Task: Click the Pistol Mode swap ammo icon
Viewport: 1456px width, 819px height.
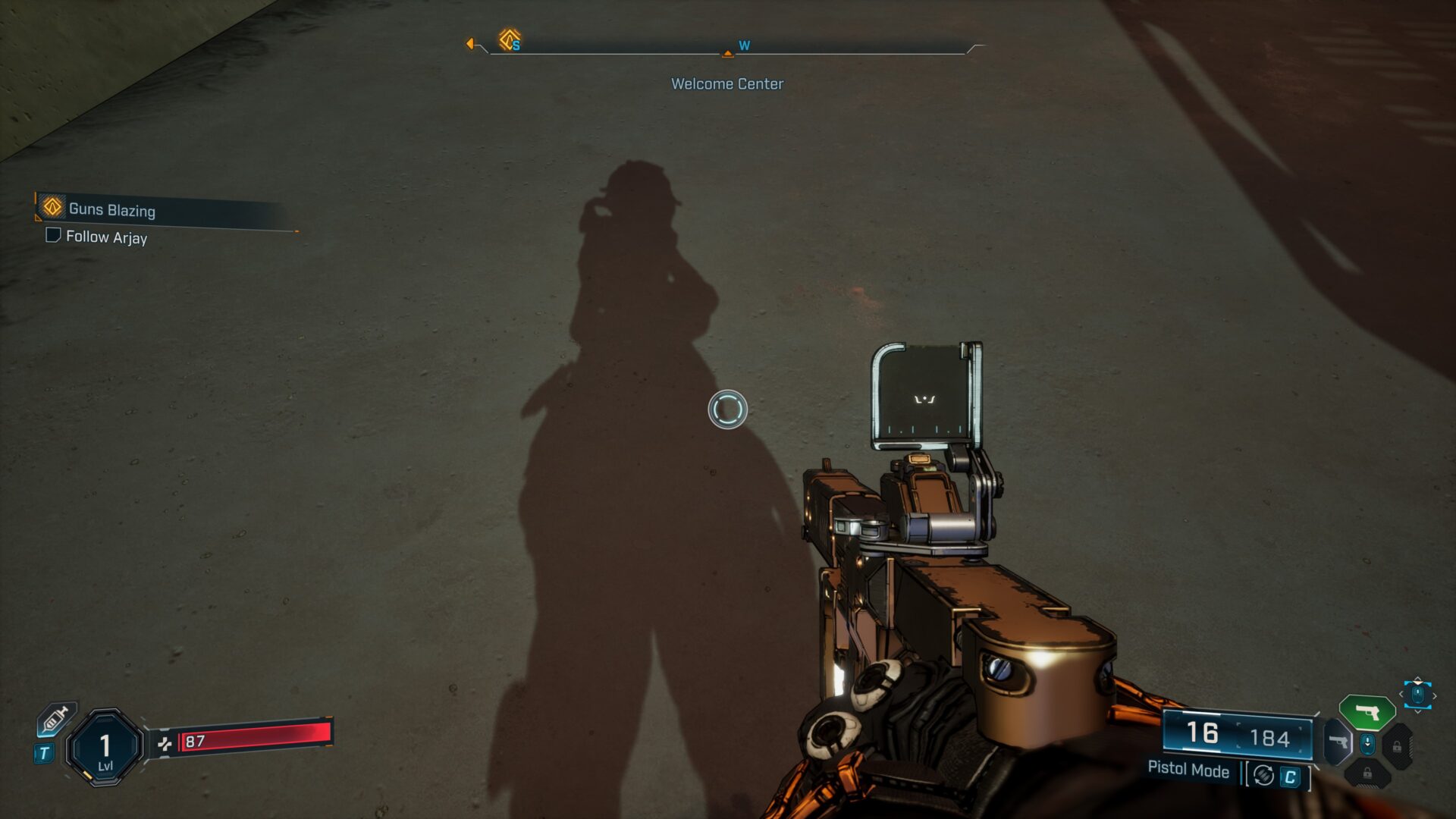Action: click(1263, 775)
